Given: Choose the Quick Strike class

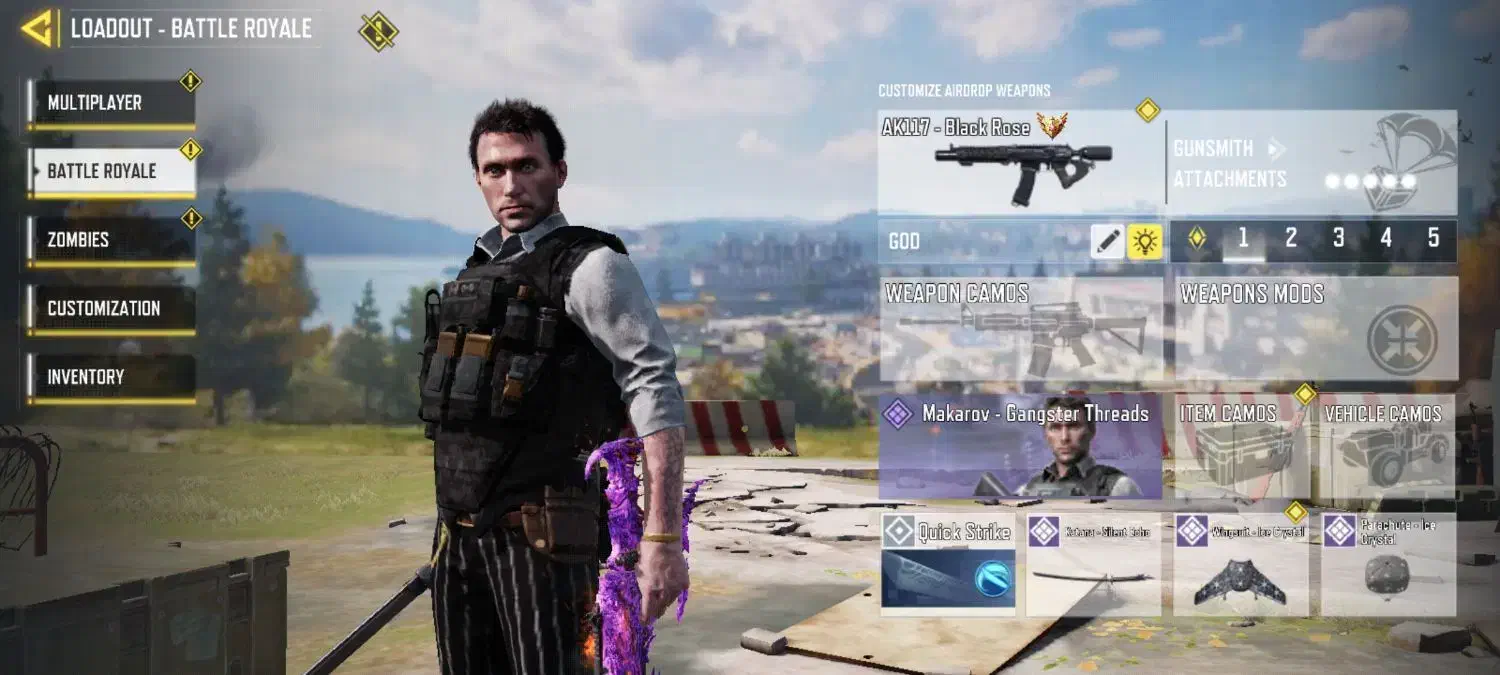Looking at the screenshot, I should pyautogui.click(x=948, y=564).
